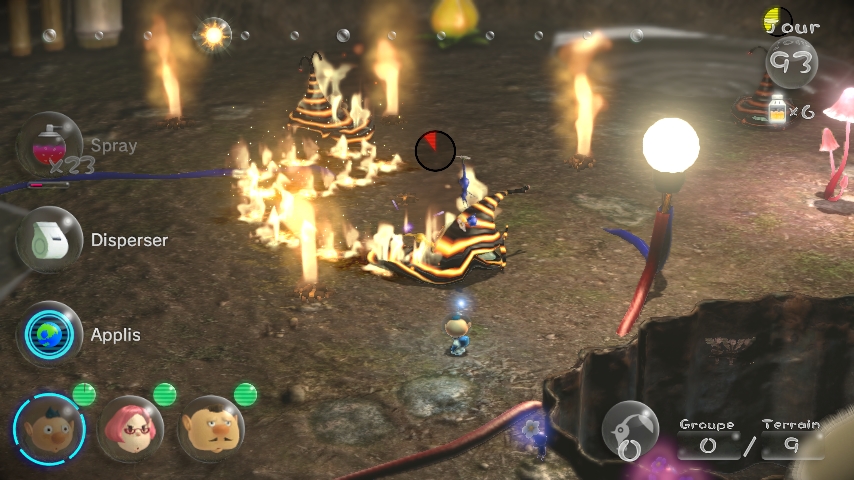The height and width of the screenshot is (480, 854).
Task: Switch to the pink-haired captain with glasses
Action: [x=130, y=428]
